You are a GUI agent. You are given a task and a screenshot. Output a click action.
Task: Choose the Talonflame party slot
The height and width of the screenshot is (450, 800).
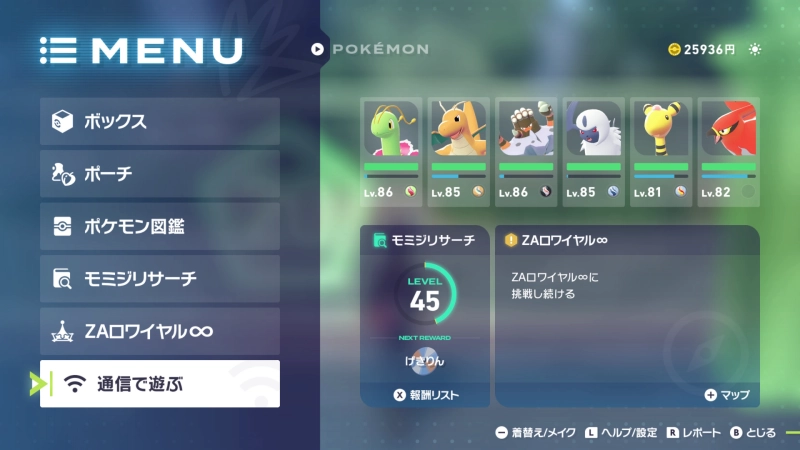728,151
